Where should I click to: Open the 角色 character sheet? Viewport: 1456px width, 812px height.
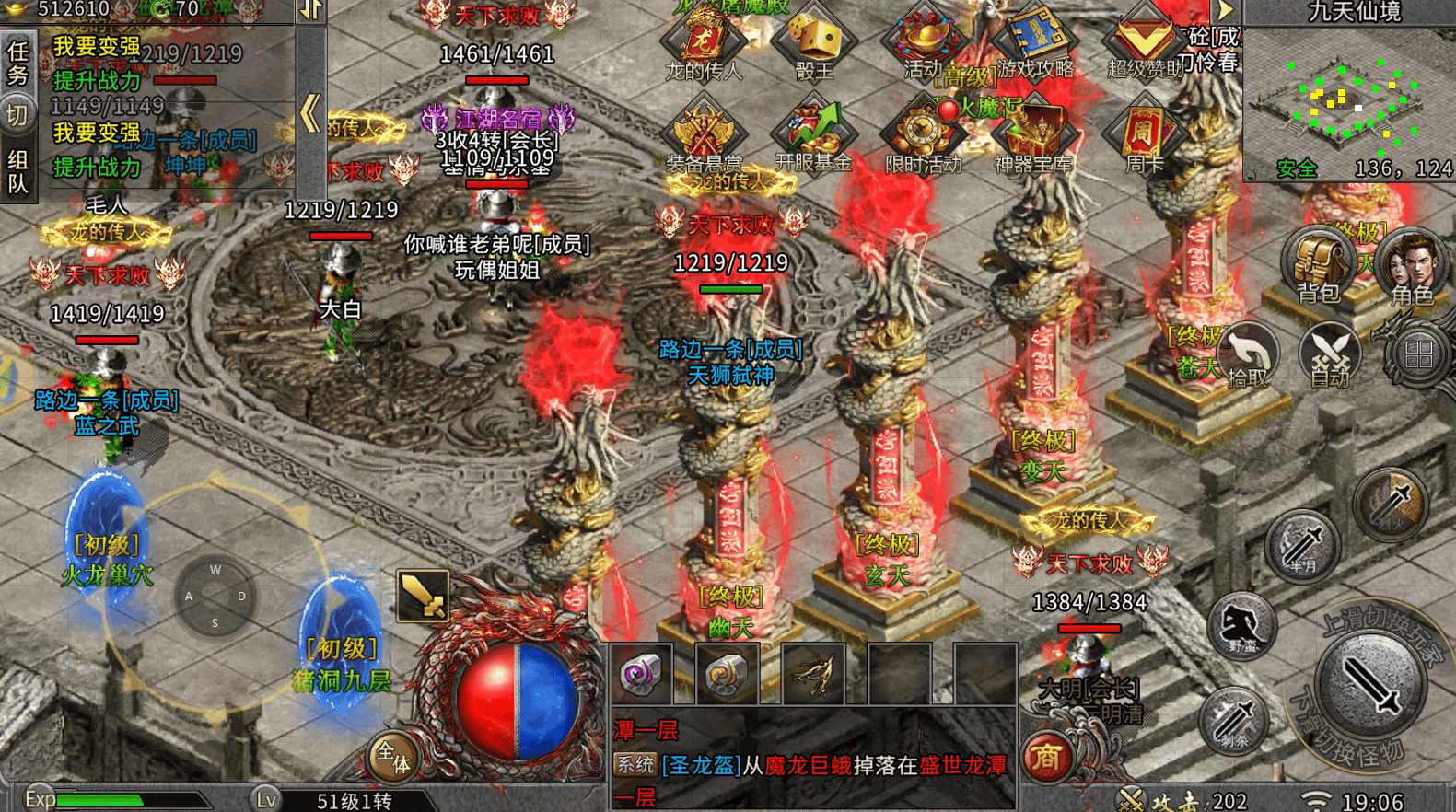click(x=1411, y=267)
